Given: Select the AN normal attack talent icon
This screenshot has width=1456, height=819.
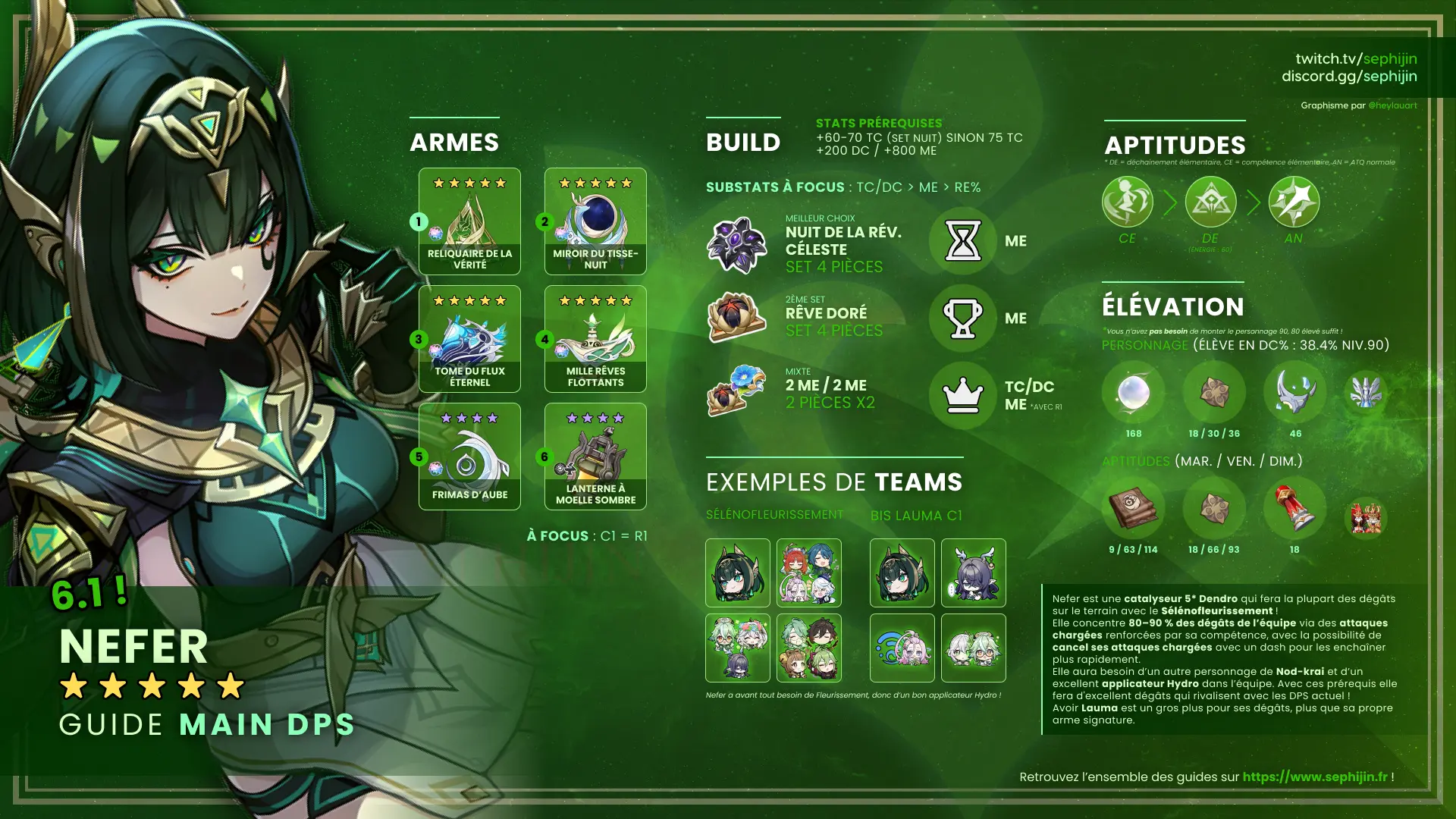Looking at the screenshot, I should click(1294, 202).
